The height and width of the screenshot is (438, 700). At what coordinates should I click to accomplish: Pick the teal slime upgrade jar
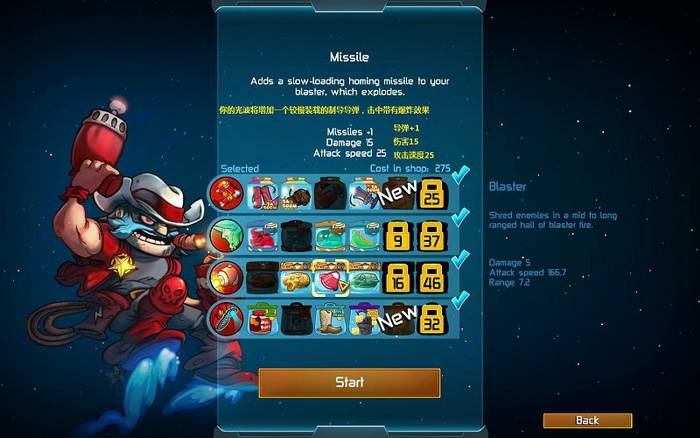click(x=328, y=235)
